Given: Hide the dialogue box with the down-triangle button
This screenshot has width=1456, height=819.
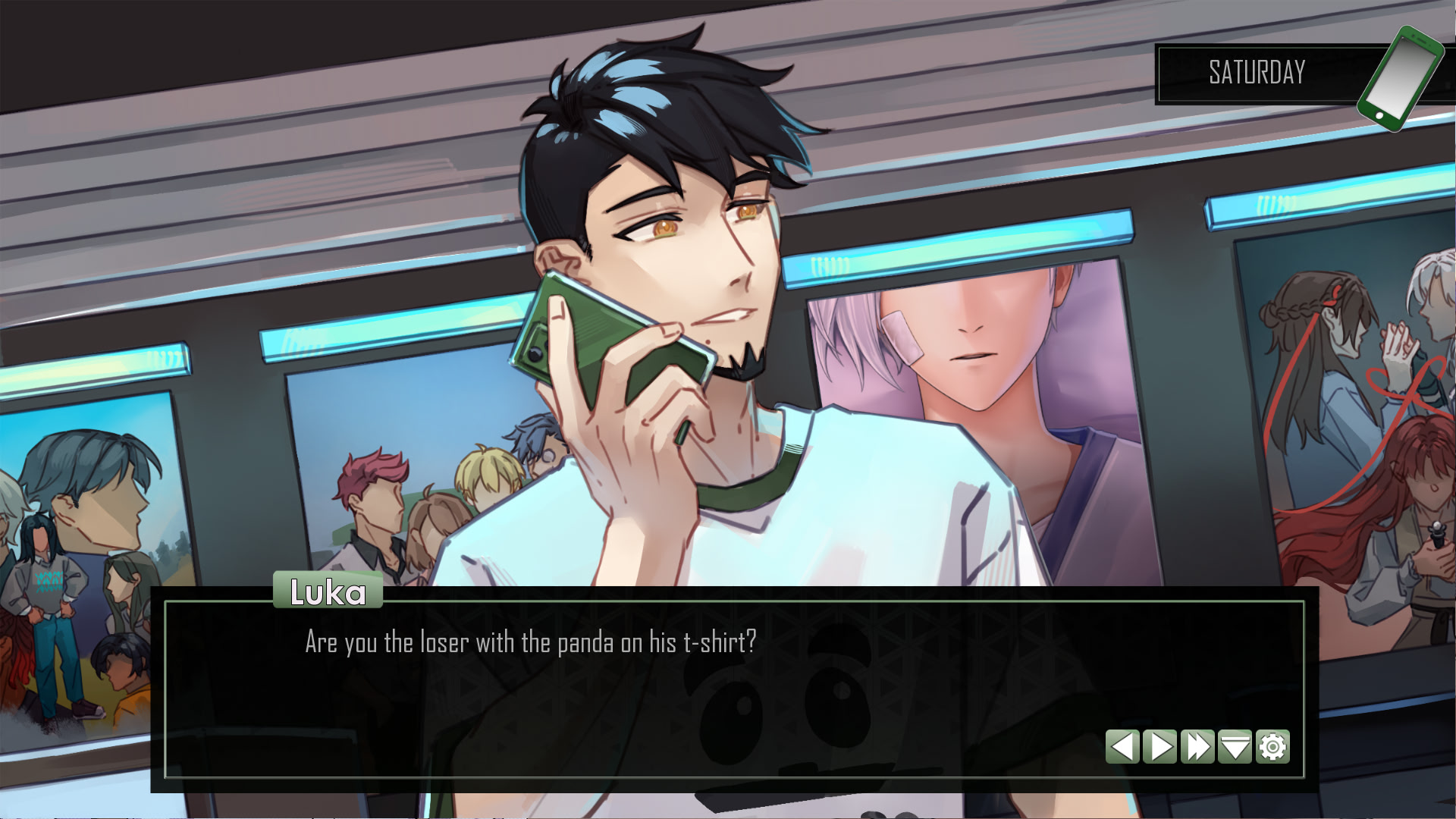Looking at the screenshot, I should click(1235, 747).
